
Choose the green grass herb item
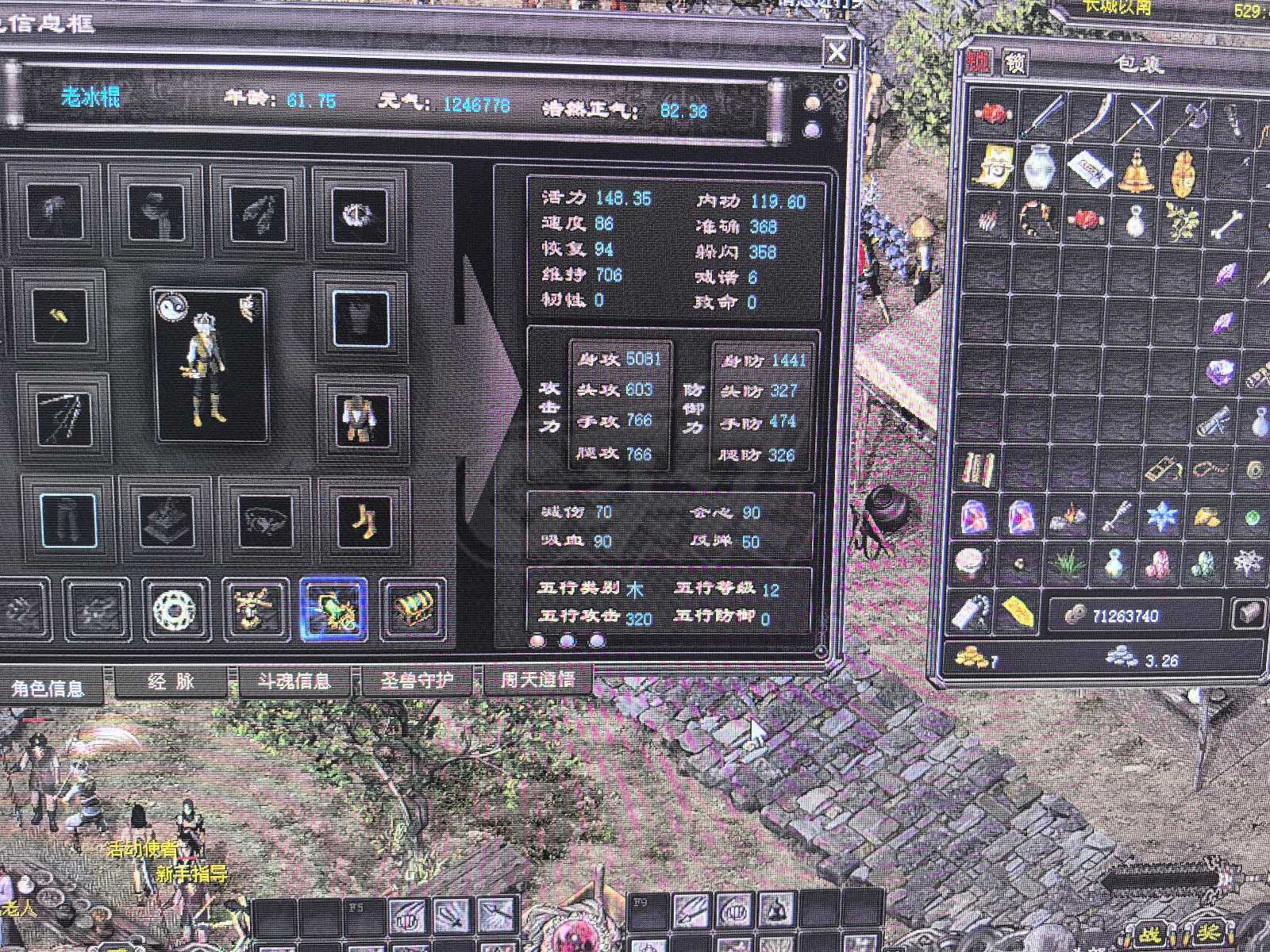[1068, 565]
